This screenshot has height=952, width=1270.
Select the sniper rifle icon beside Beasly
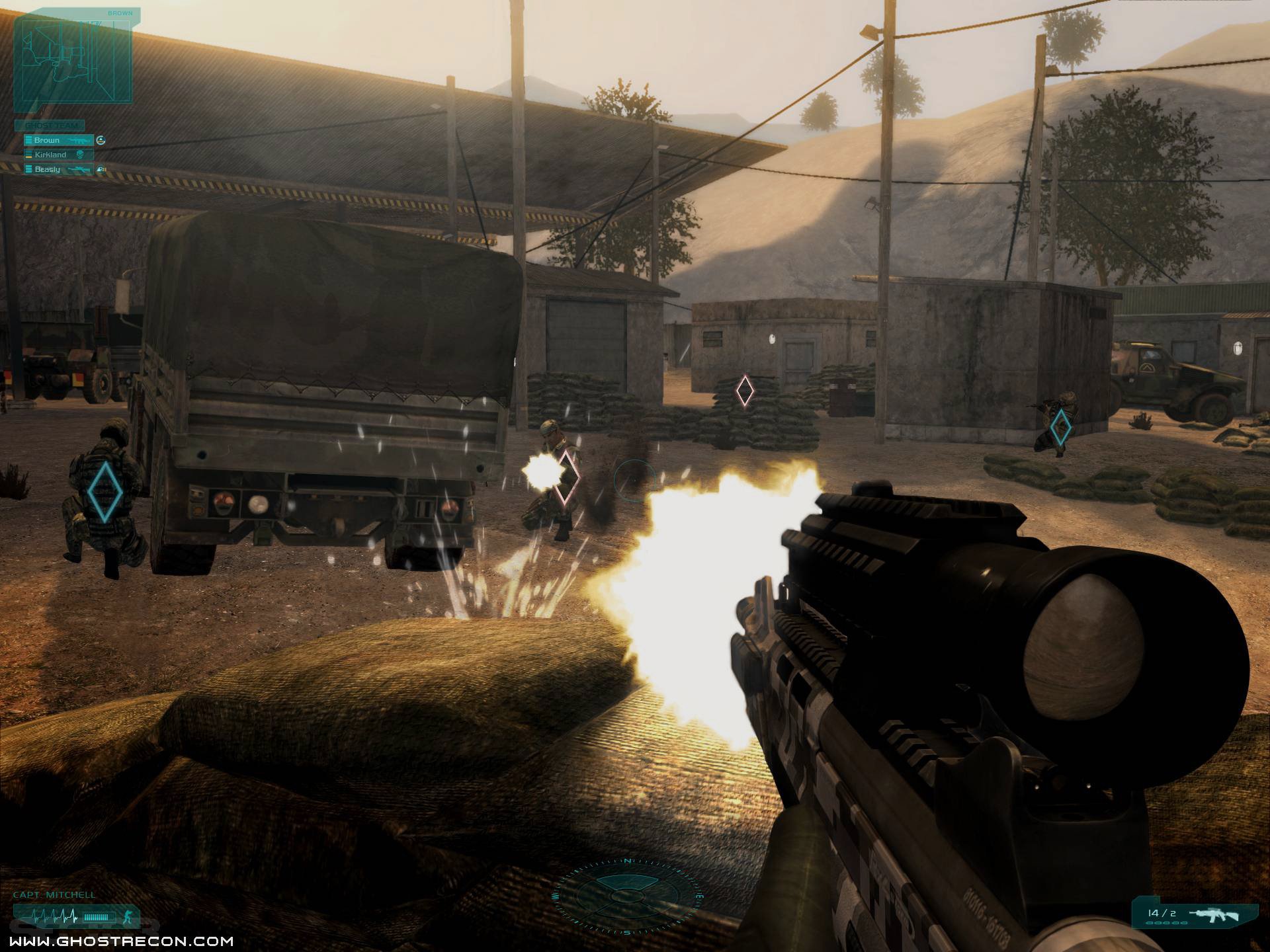pyautogui.click(x=79, y=169)
